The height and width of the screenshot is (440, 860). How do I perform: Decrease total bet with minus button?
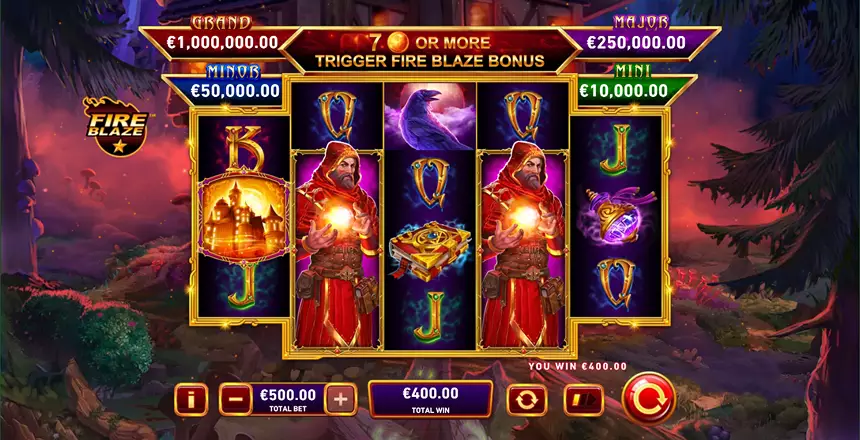(233, 400)
